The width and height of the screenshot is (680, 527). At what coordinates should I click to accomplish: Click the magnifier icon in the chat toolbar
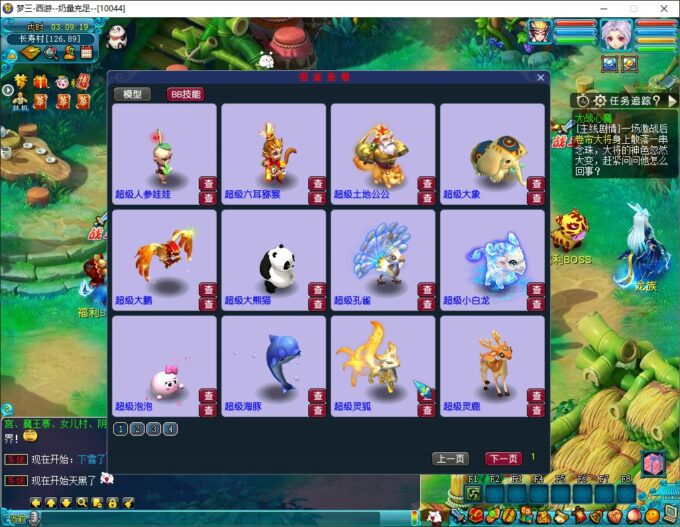(x=82, y=502)
